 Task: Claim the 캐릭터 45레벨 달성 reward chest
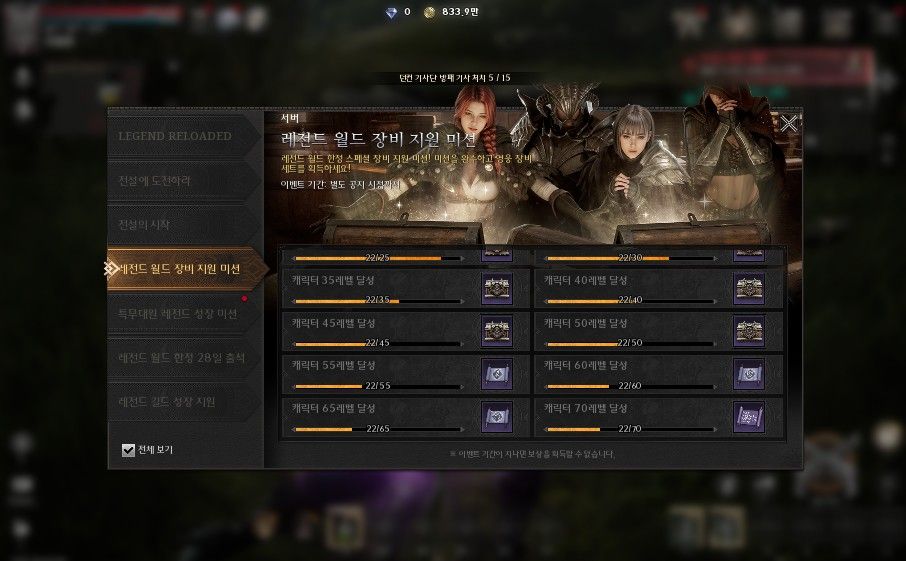497,331
